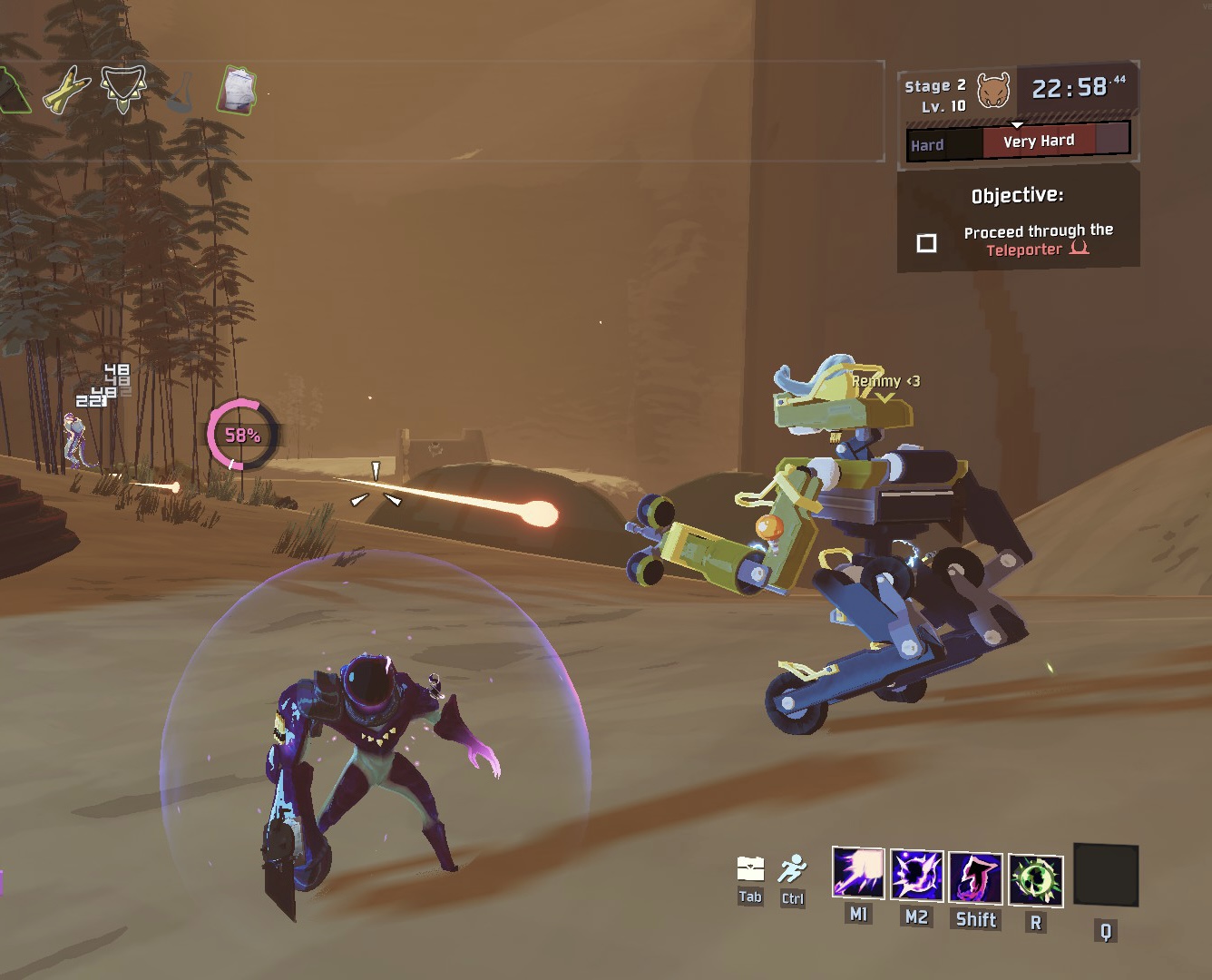Select the faded flask item icon
The width and height of the screenshot is (1212, 980).
(182, 93)
